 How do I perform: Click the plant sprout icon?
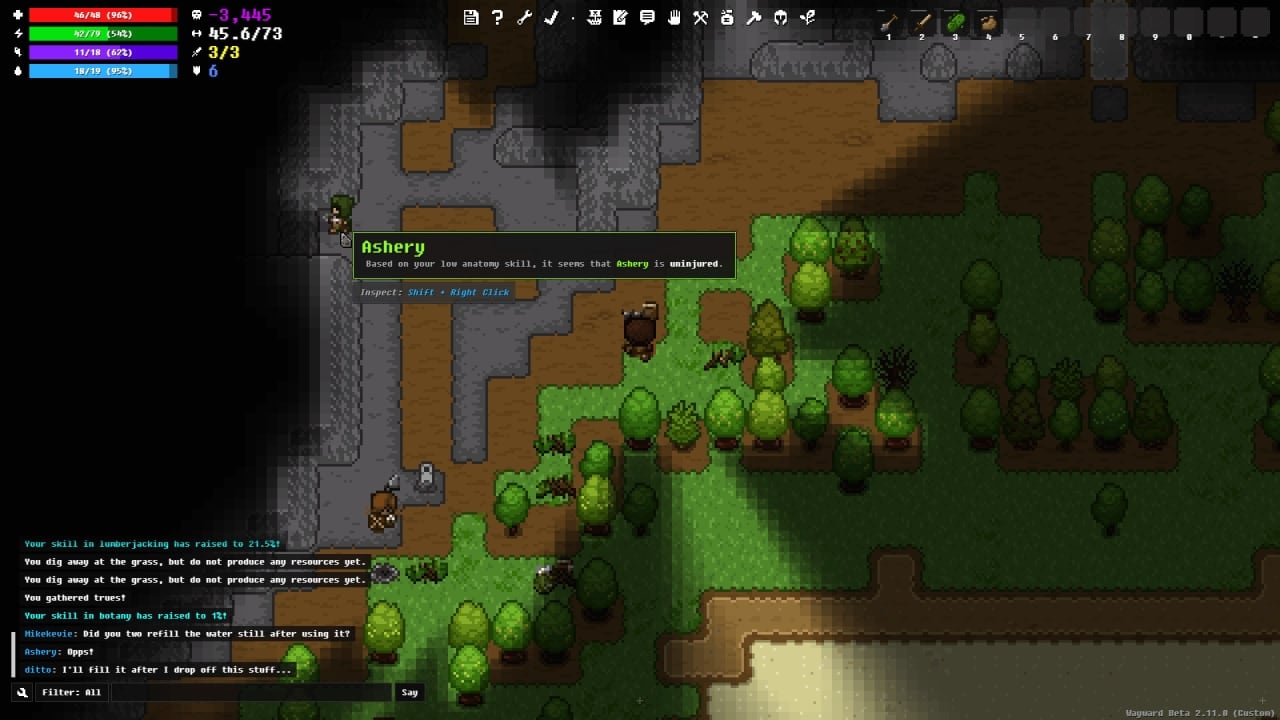coord(808,17)
